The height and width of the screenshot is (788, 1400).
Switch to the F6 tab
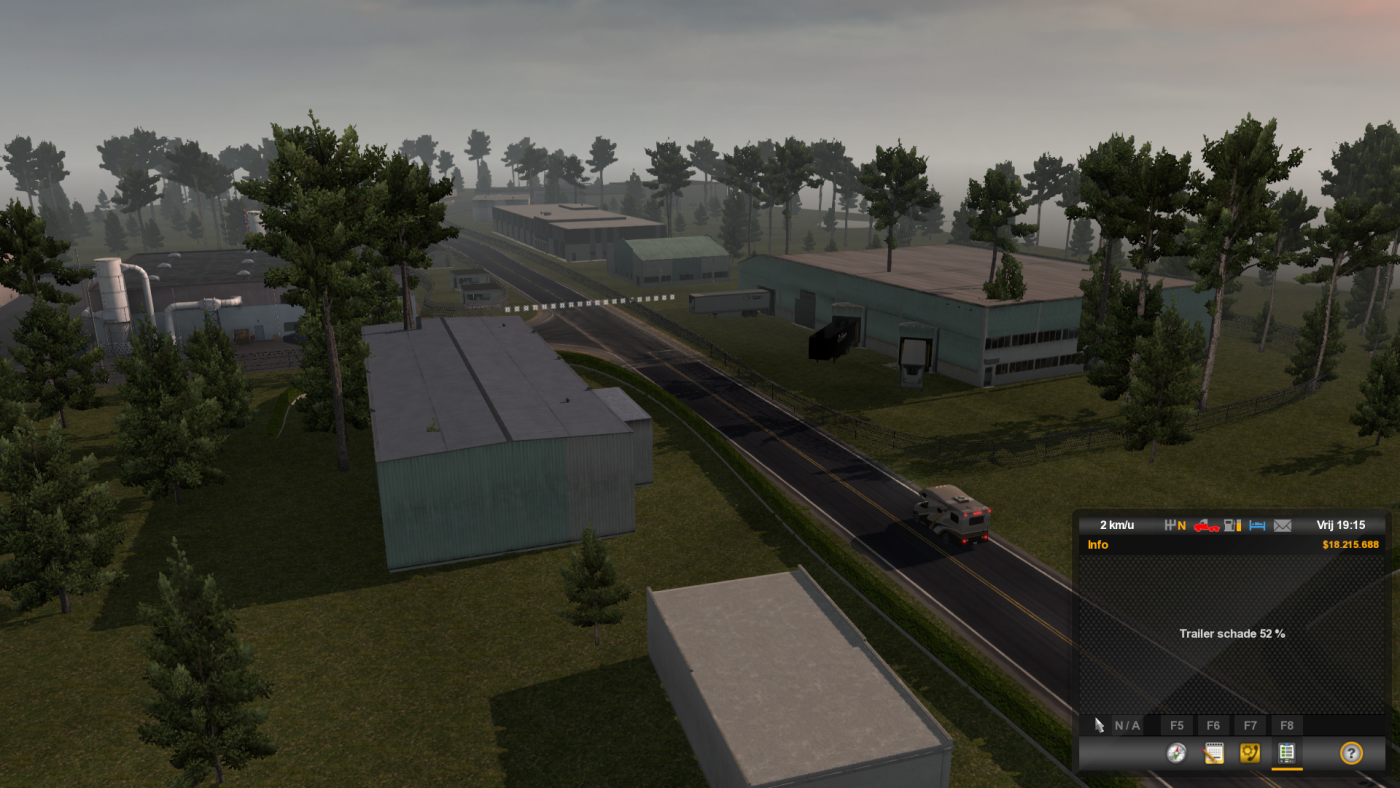[x=1213, y=725]
